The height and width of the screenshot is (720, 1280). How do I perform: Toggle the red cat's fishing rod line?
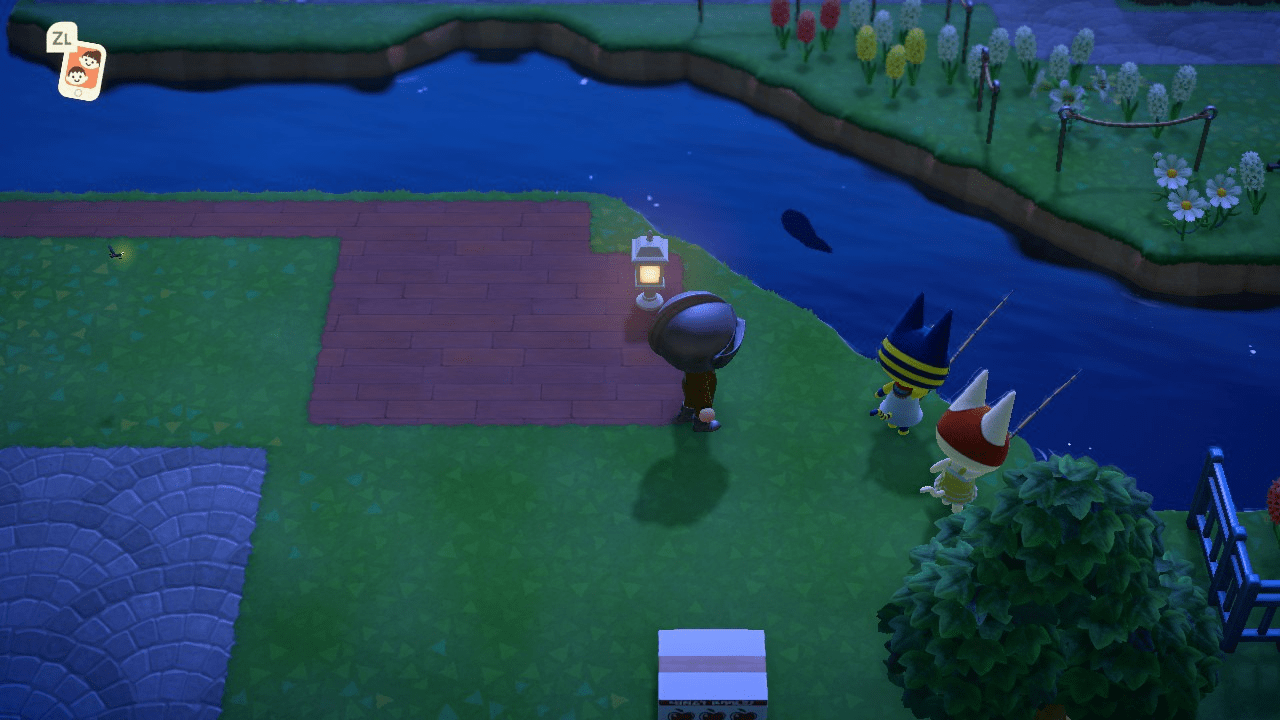point(1050,400)
